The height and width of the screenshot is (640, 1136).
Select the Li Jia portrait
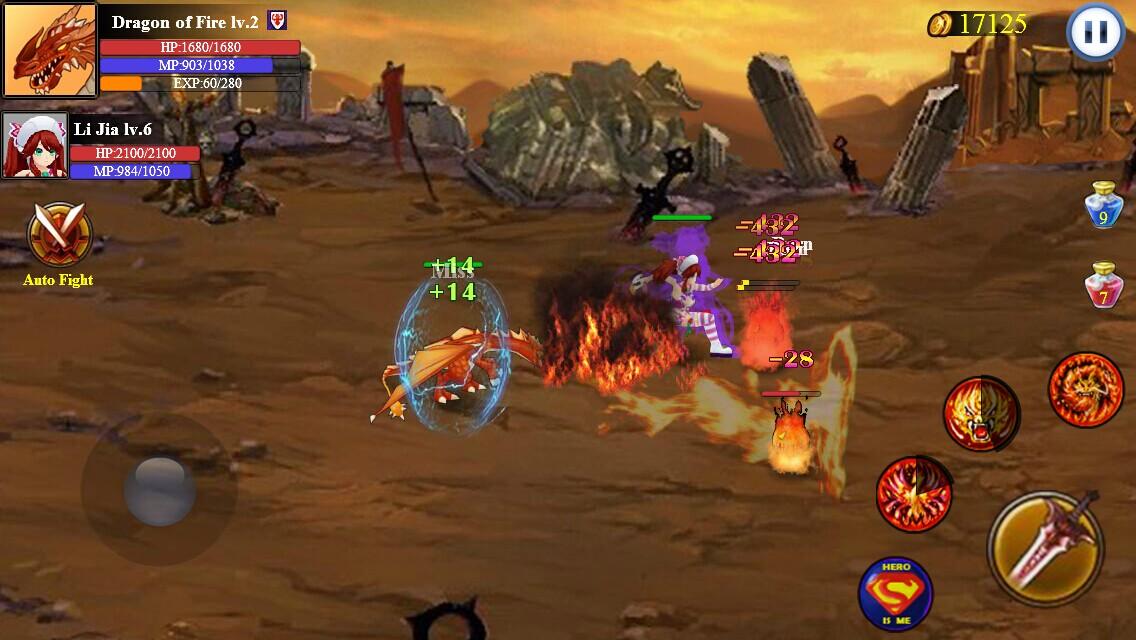pyautogui.click(x=35, y=145)
